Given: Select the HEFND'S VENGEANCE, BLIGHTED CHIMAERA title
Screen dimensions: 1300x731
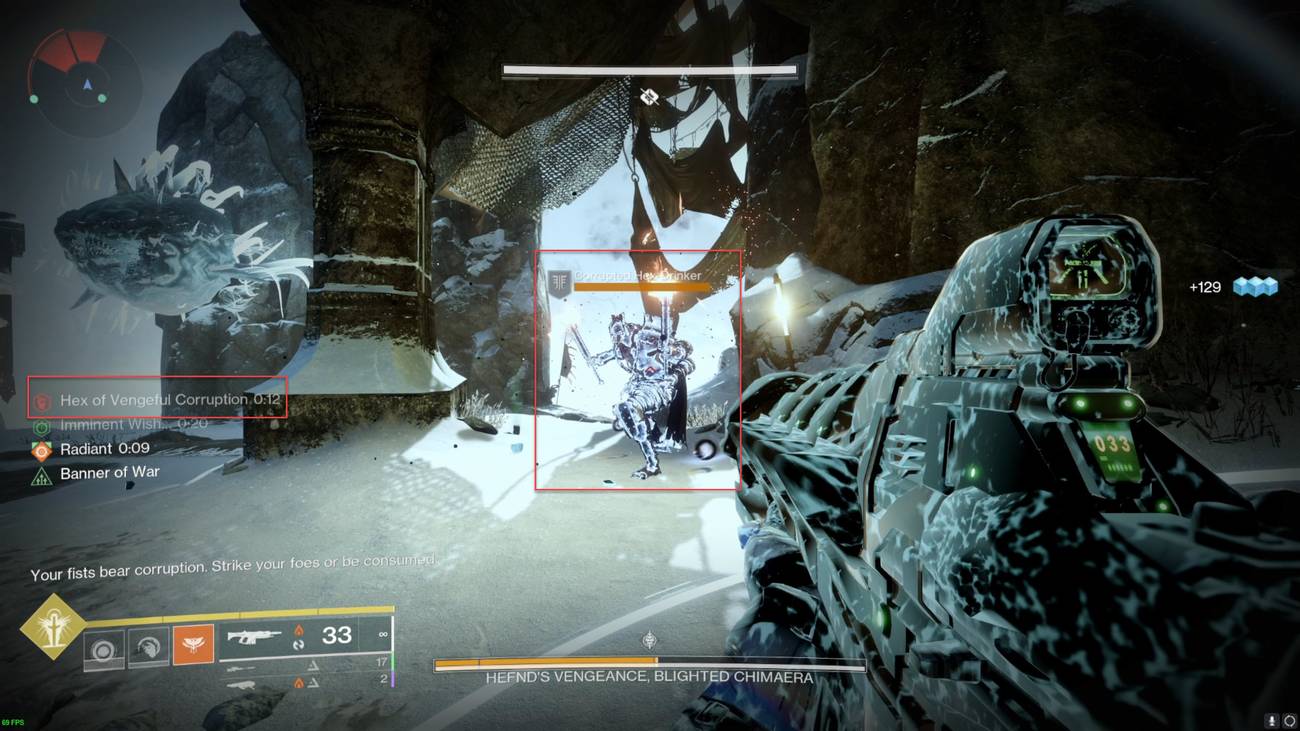Looking at the screenshot, I should 649,675.
